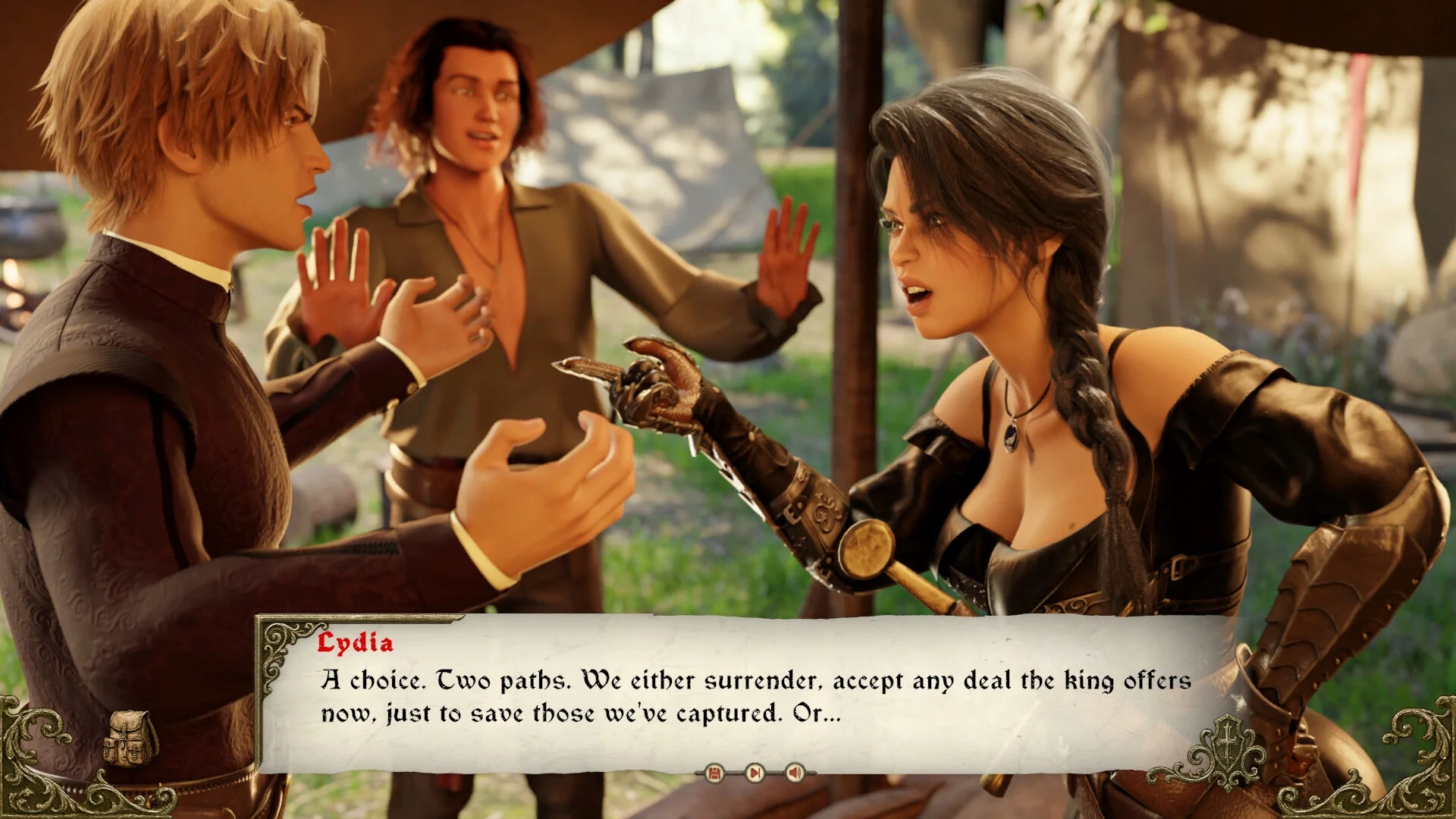The width and height of the screenshot is (1456, 819).
Task: Toggle sound with the speaker button
Action: click(x=795, y=773)
